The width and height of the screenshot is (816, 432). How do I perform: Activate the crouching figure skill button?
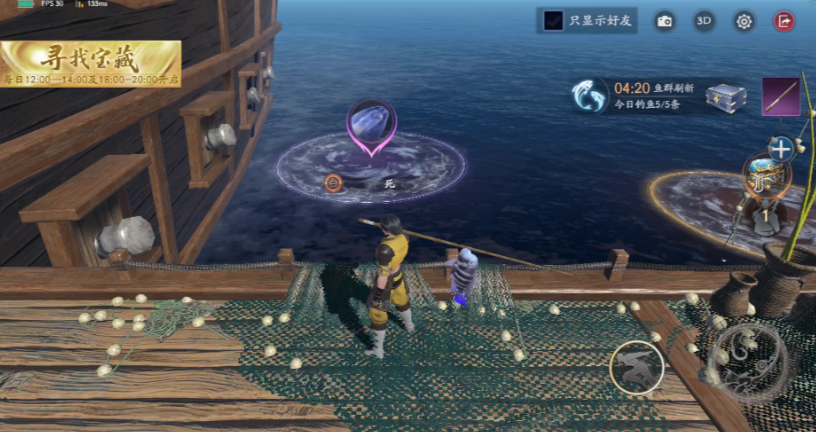635,367
